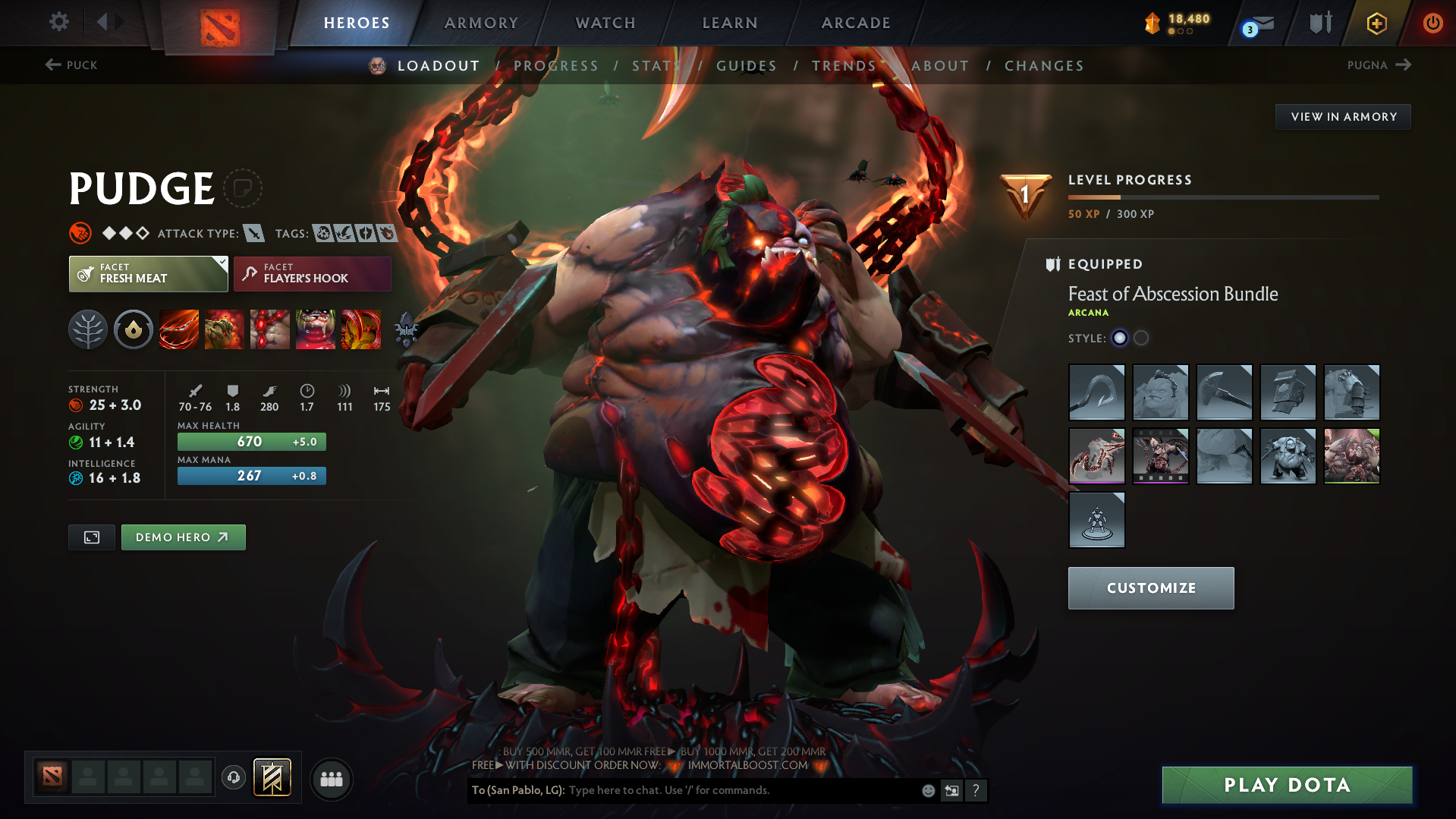Select the first Arcana style radio button
1456x819 pixels.
1120,338
